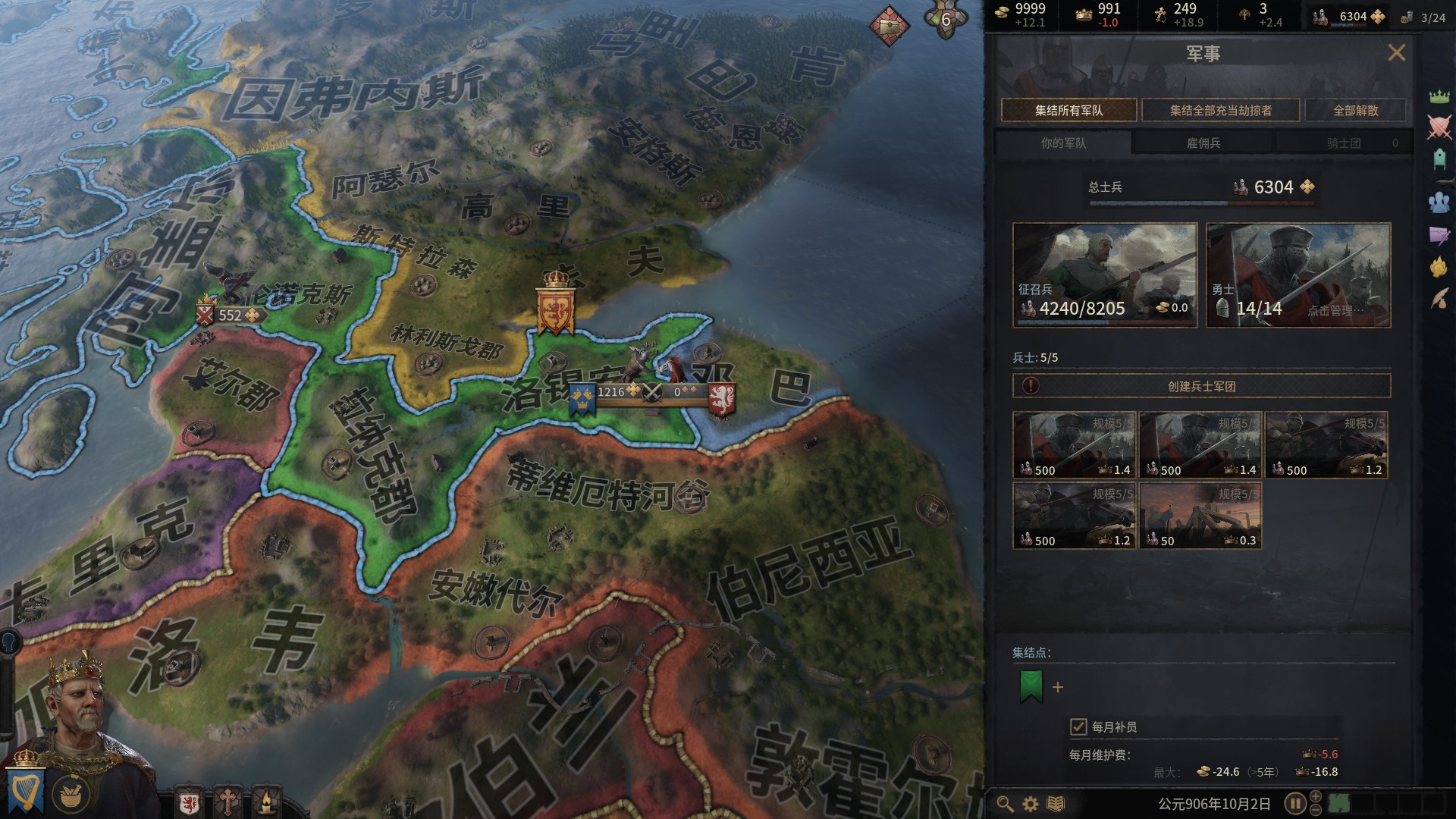The image size is (1456, 819).
Task: Switch to the 你的军队 tab
Action: tap(1062, 143)
